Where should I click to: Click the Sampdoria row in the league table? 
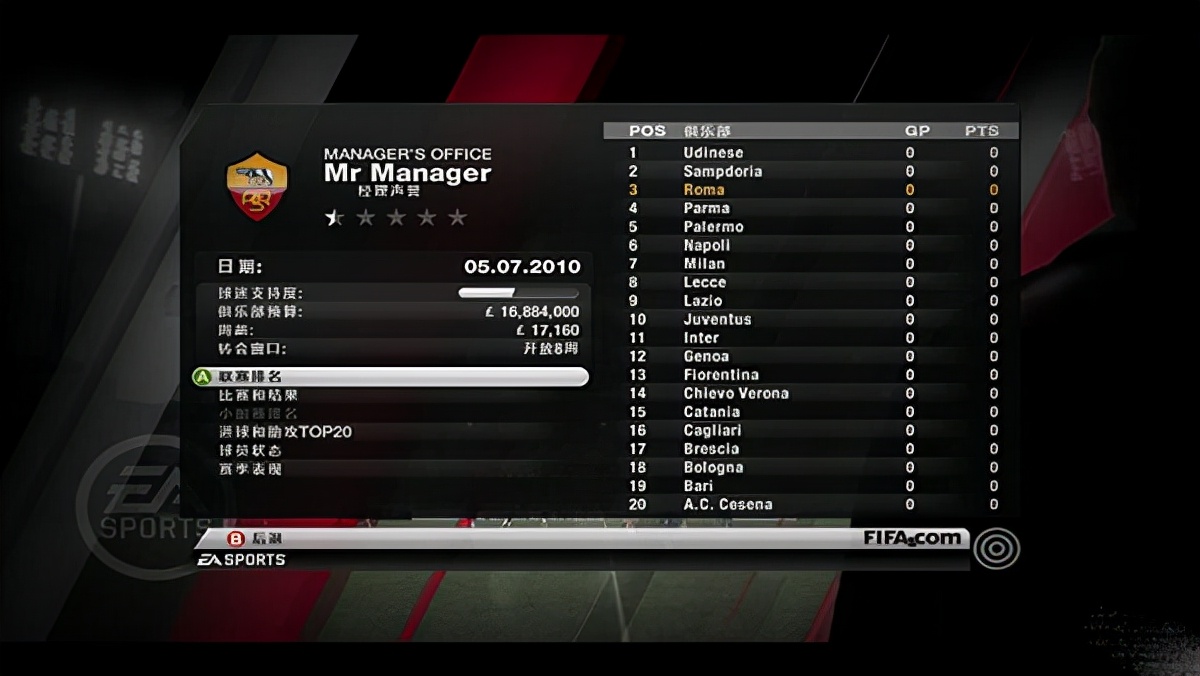[811, 172]
